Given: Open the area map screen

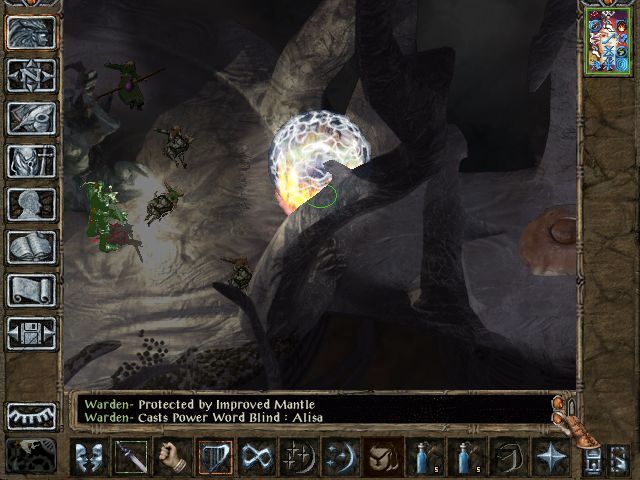Looking at the screenshot, I should pyautogui.click(x=31, y=75).
